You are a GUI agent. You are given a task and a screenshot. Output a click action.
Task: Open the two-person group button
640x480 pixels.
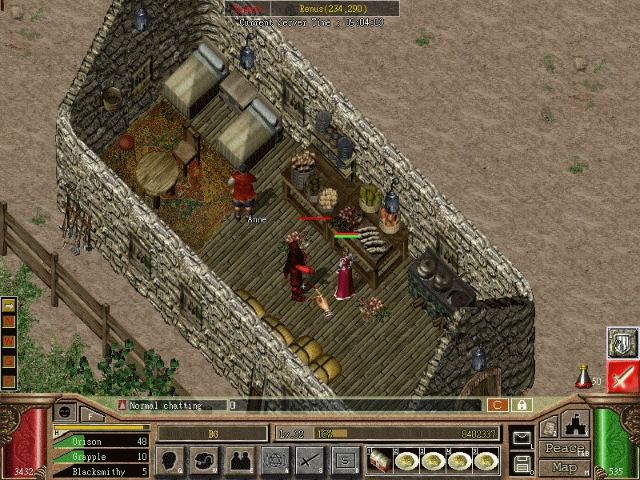click(x=240, y=461)
